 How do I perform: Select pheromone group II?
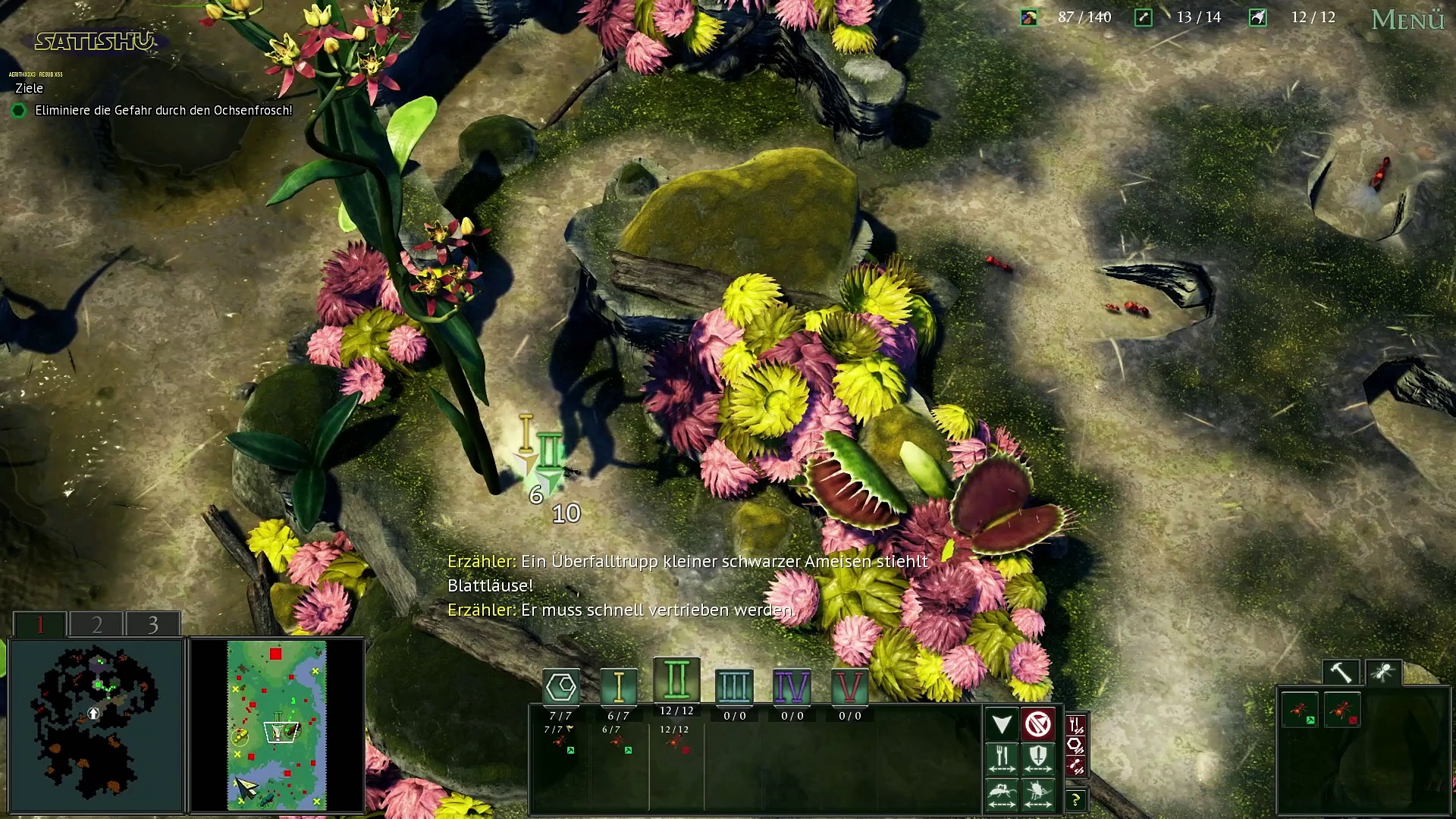click(x=676, y=679)
